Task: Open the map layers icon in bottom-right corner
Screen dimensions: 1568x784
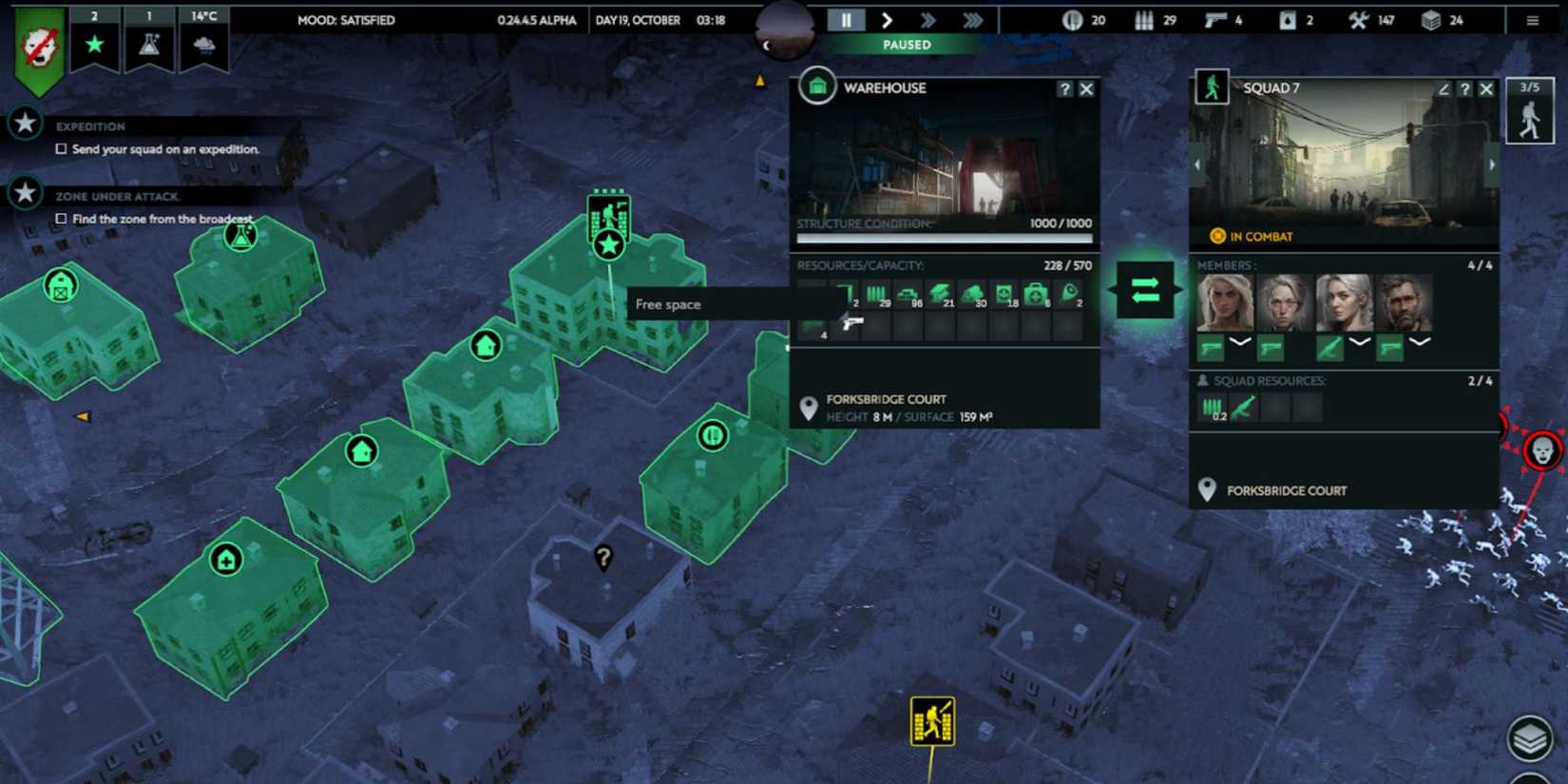Action: click(x=1530, y=736)
